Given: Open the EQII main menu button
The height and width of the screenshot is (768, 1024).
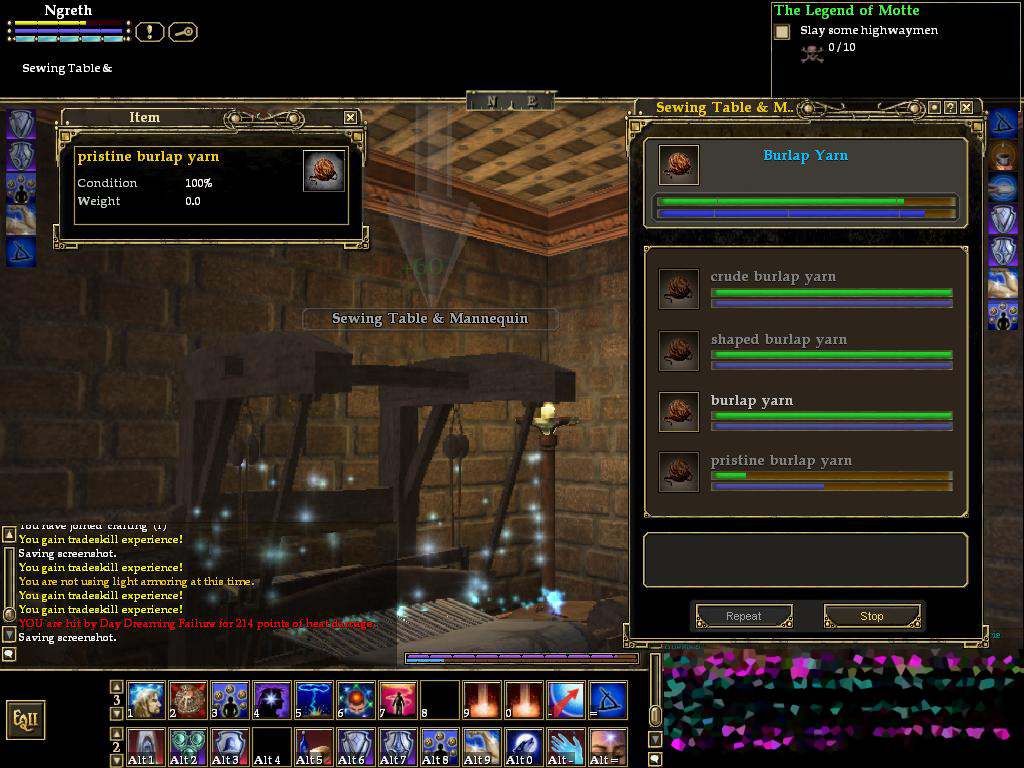Looking at the screenshot, I should (x=25, y=719).
